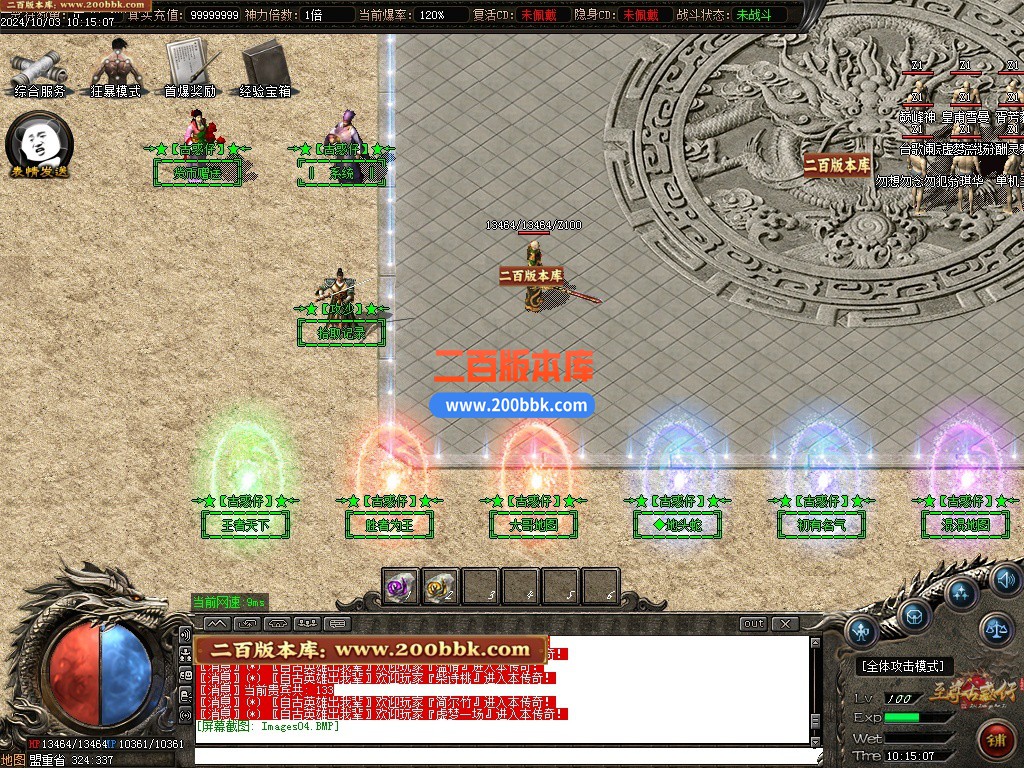Click the chat window scrollbar
Image resolution: width=1024 pixels, height=768 pixels.
coord(814,690)
